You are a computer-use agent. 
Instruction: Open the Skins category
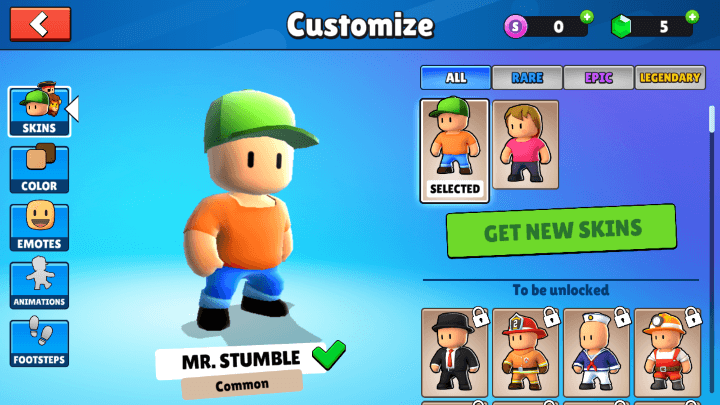tap(39, 111)
